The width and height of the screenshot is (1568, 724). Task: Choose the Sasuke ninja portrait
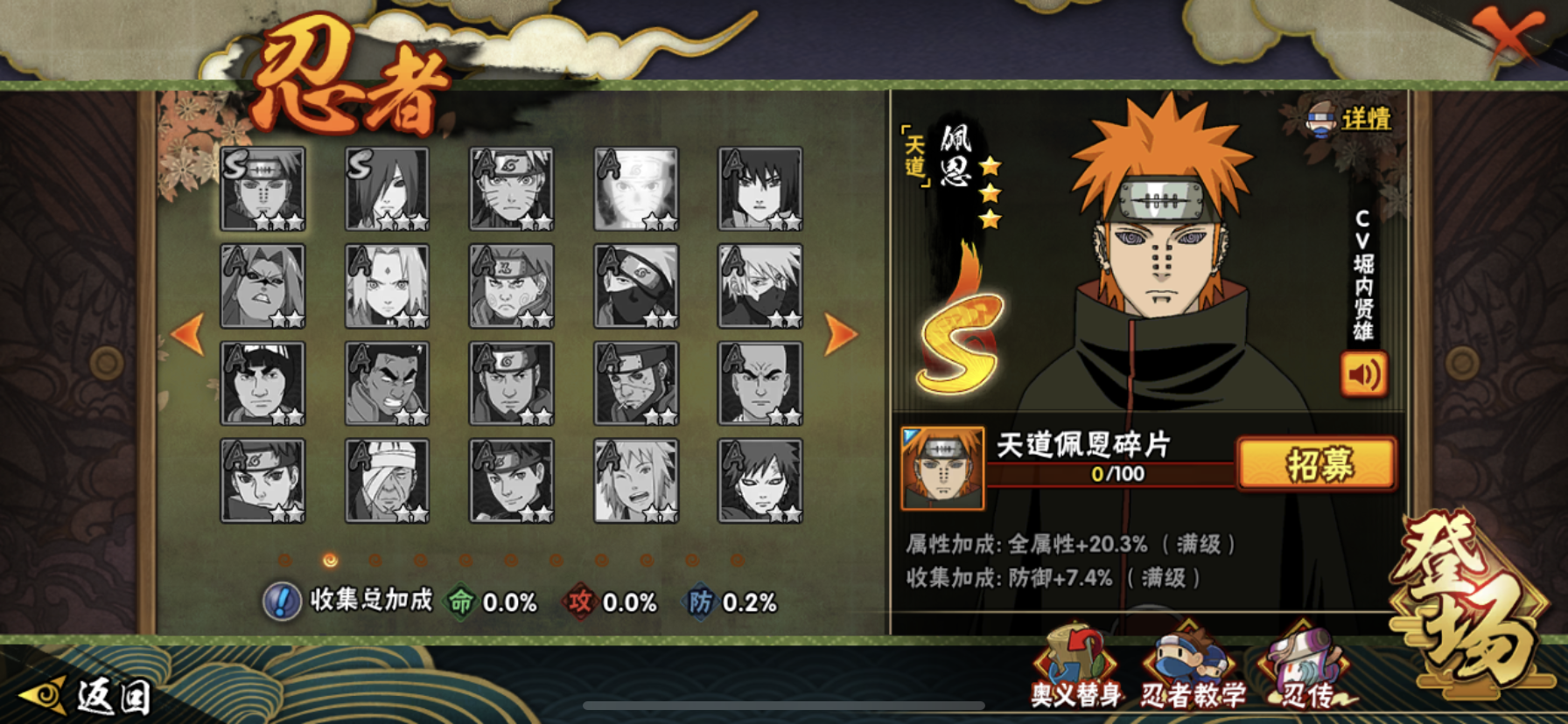[759, 189]
